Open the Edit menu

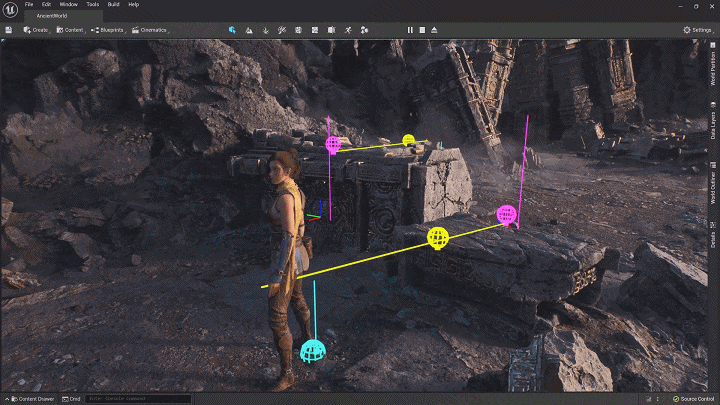44,5
